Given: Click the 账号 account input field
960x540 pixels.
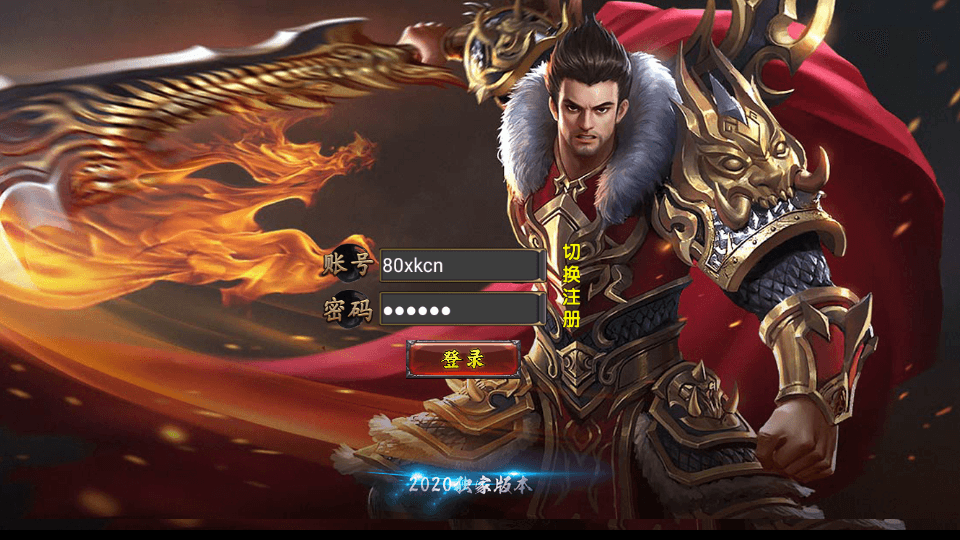Looking at the screenshot, I should click(x=460, y=265).
